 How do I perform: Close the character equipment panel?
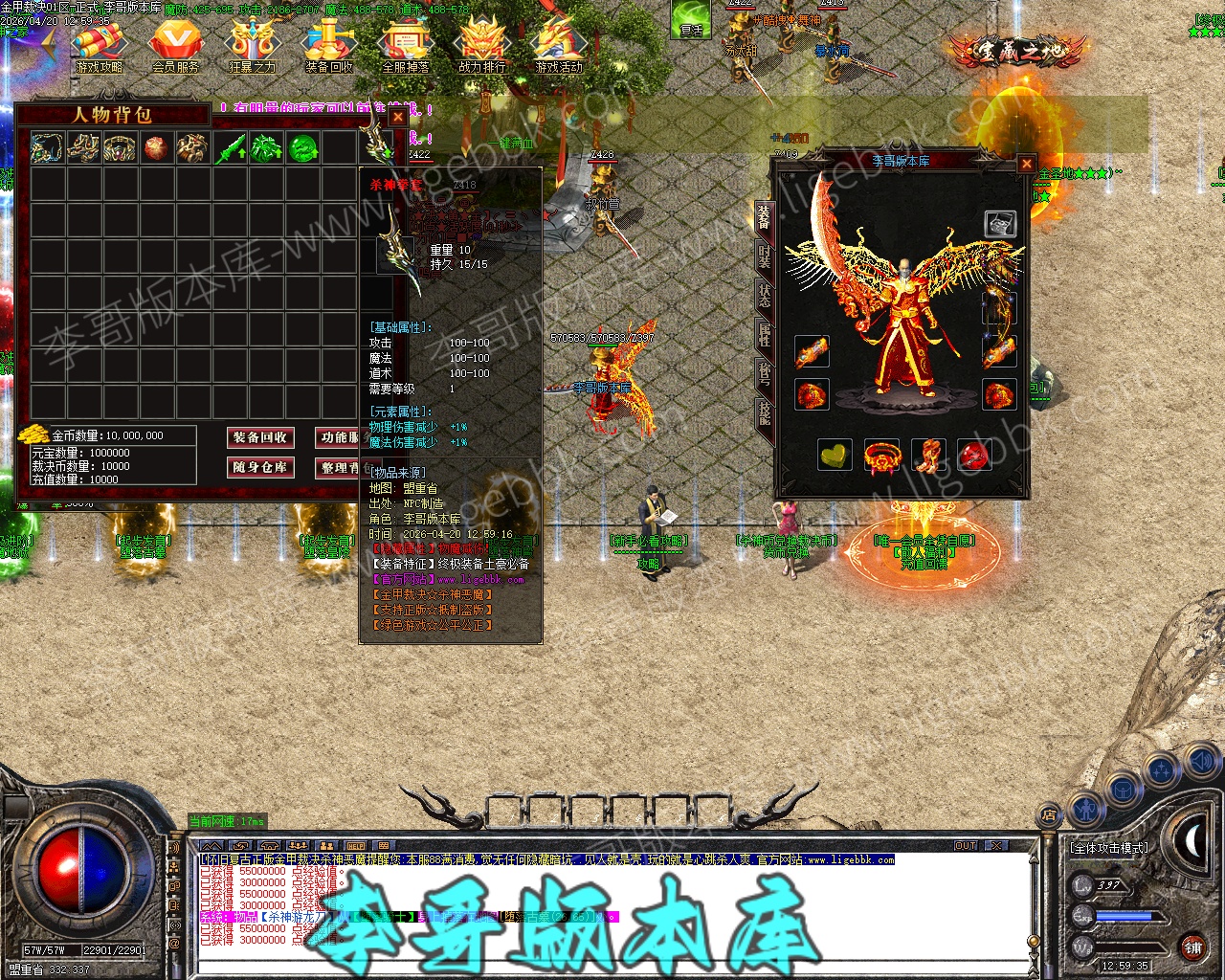[x=1026, y=164]
